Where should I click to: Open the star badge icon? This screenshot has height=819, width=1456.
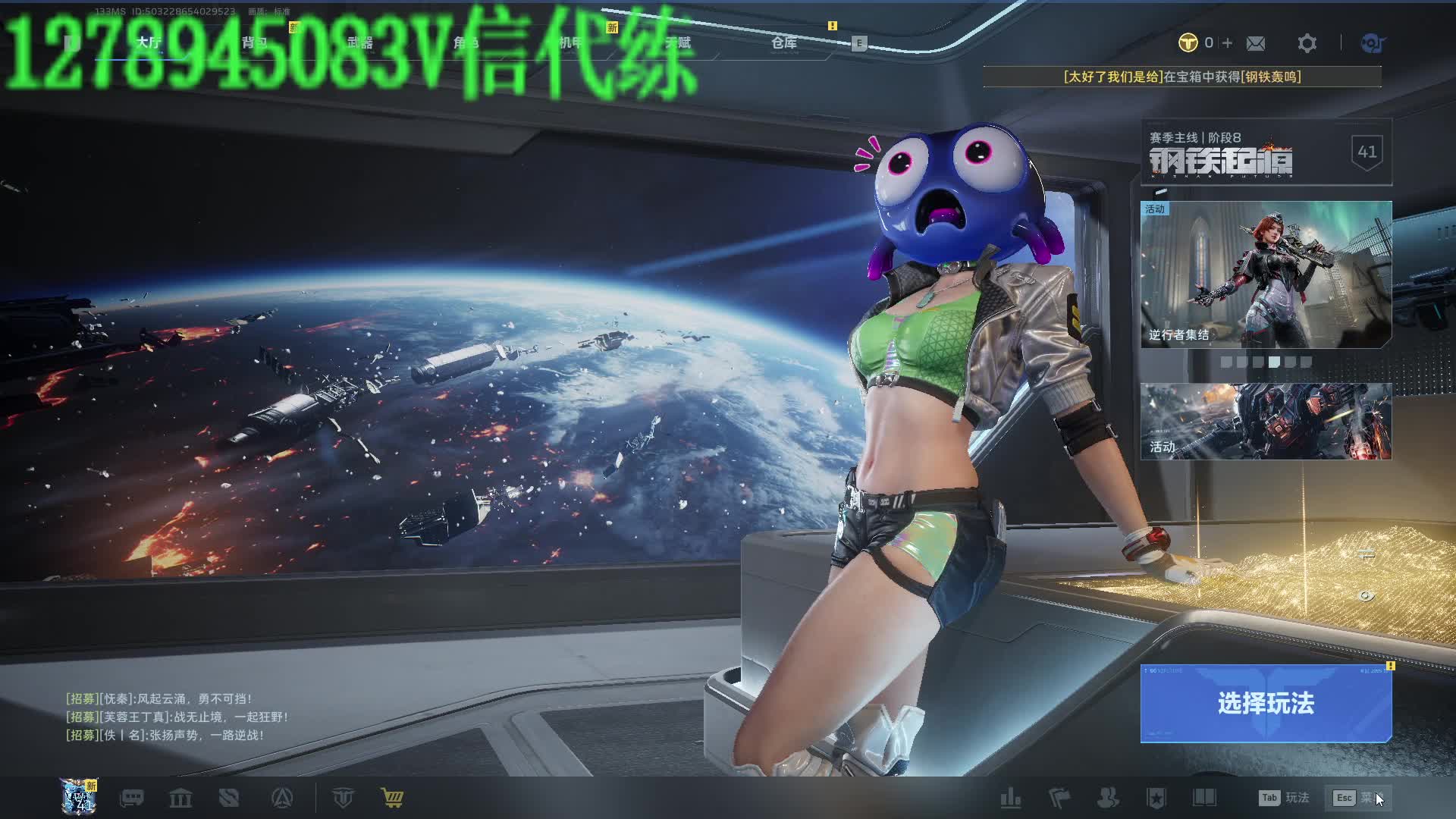[x=1156, y=798]
